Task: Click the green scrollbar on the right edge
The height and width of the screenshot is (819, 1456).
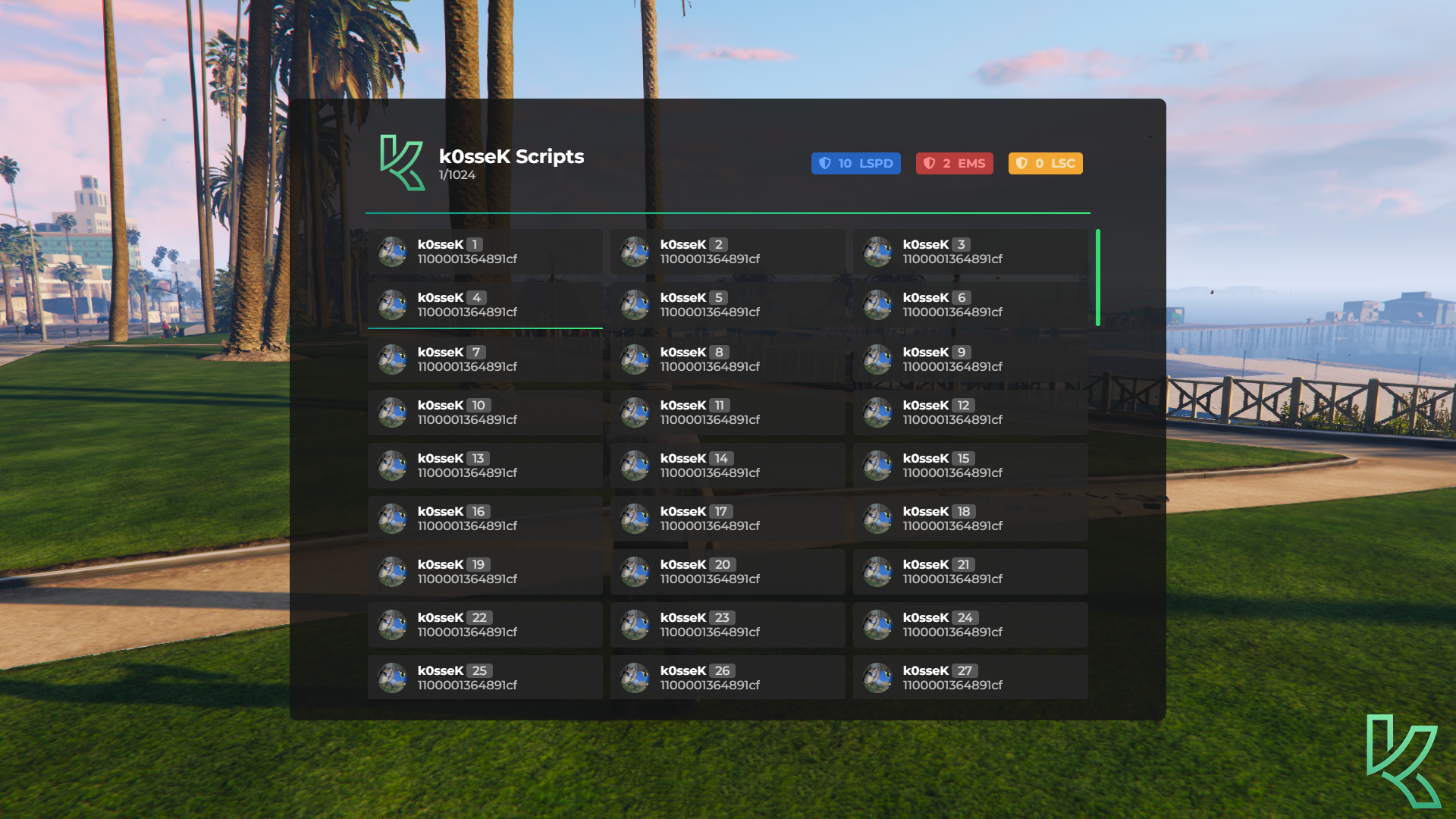Action: (1099, 277)
